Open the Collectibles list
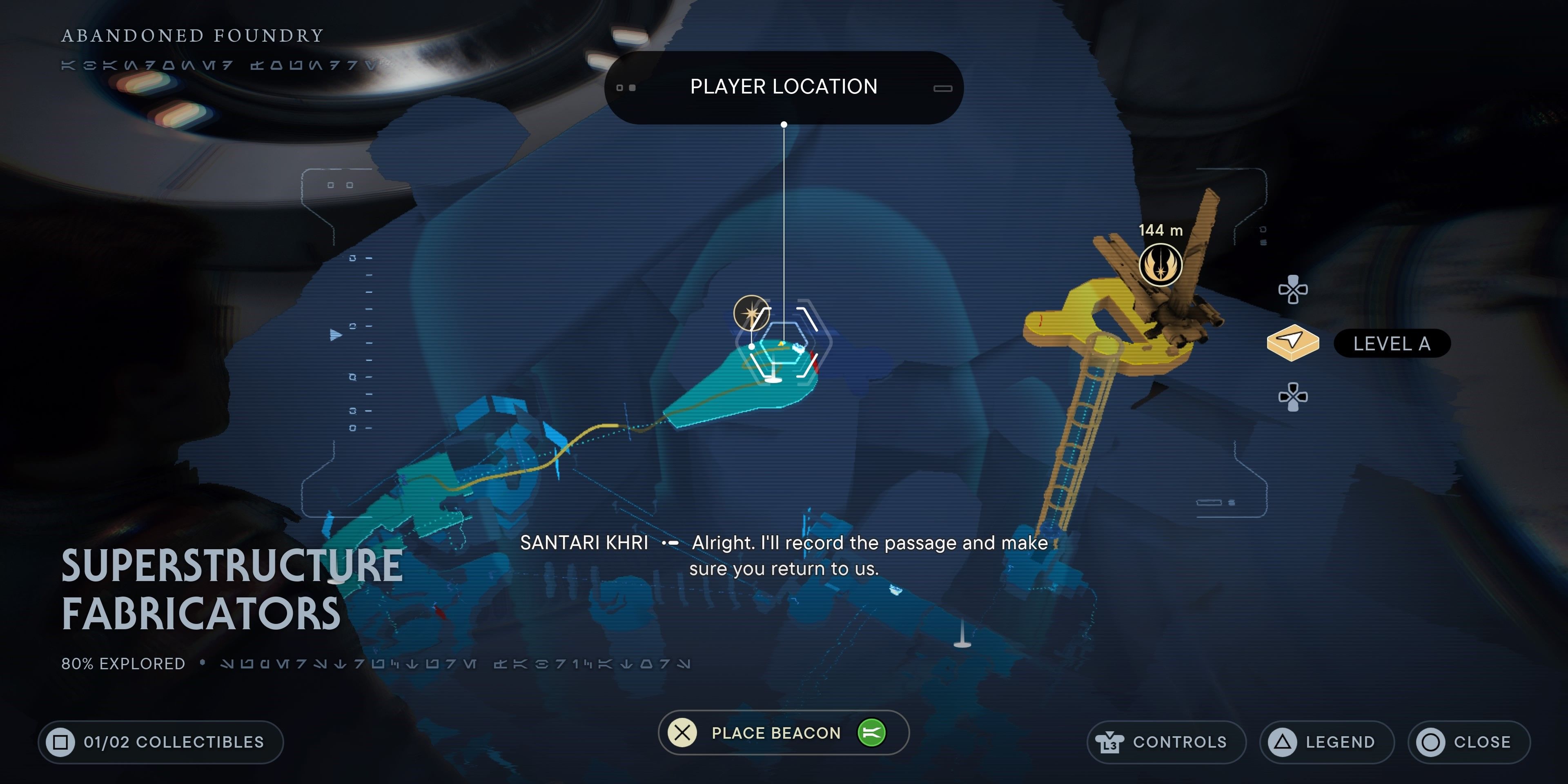The height and width of the screenshot is (784, 1568). [x=161, y=742]
